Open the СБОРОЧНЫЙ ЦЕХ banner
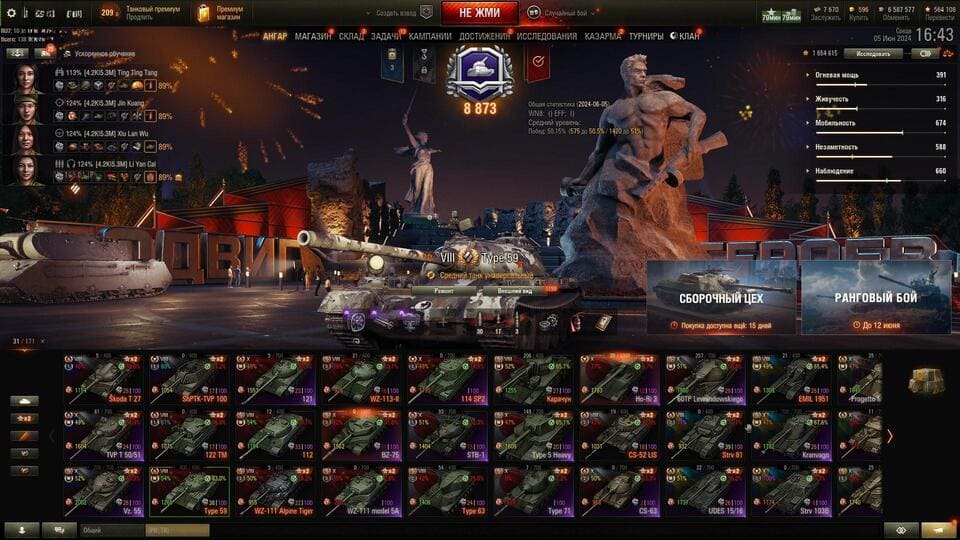 click(721, 297)
